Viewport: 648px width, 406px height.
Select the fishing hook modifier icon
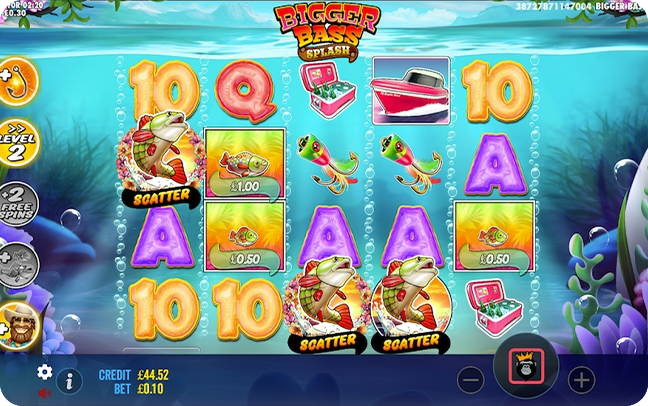click(x=16, y=80)
